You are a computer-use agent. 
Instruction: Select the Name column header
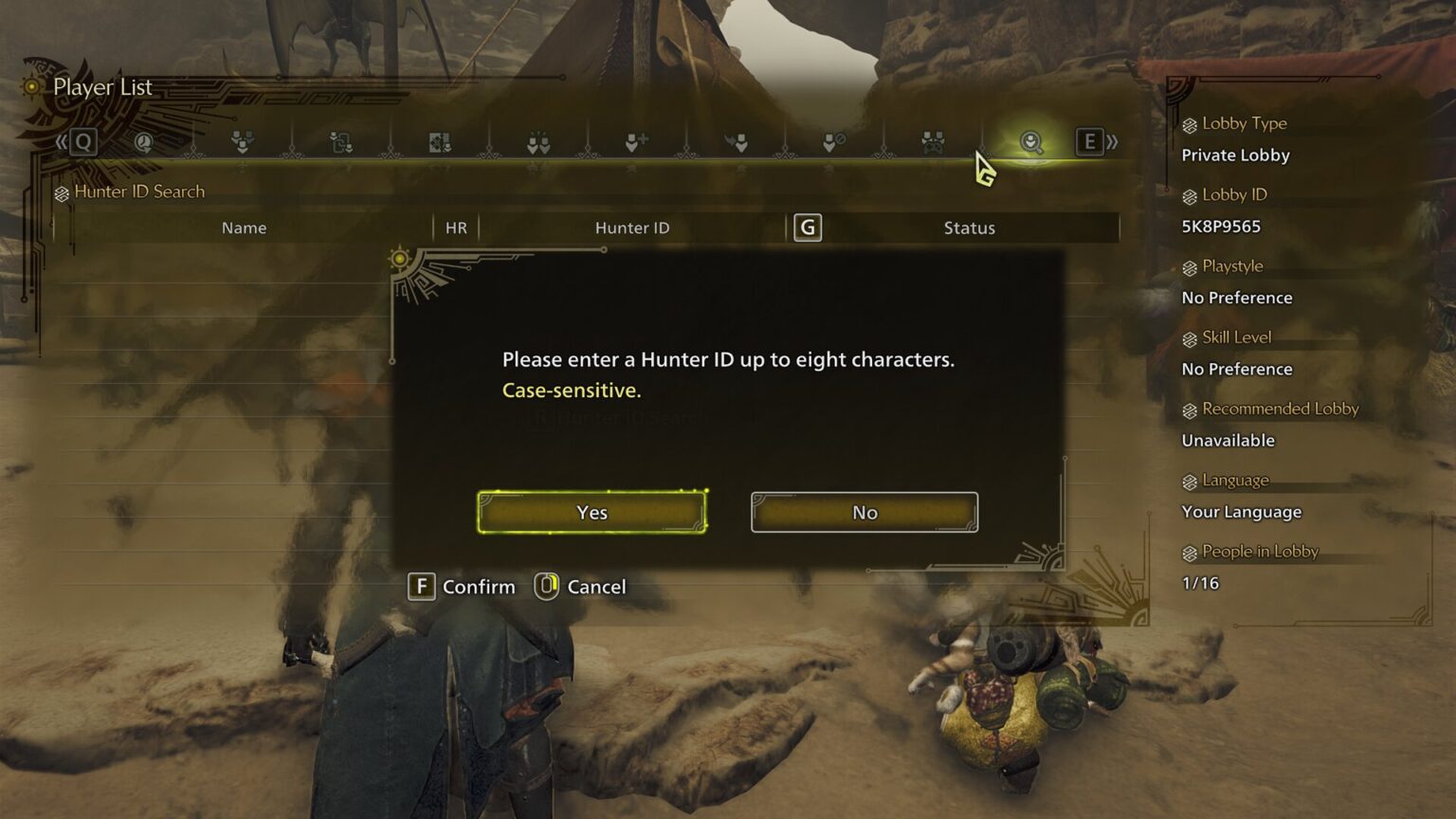tap(244, 227)
